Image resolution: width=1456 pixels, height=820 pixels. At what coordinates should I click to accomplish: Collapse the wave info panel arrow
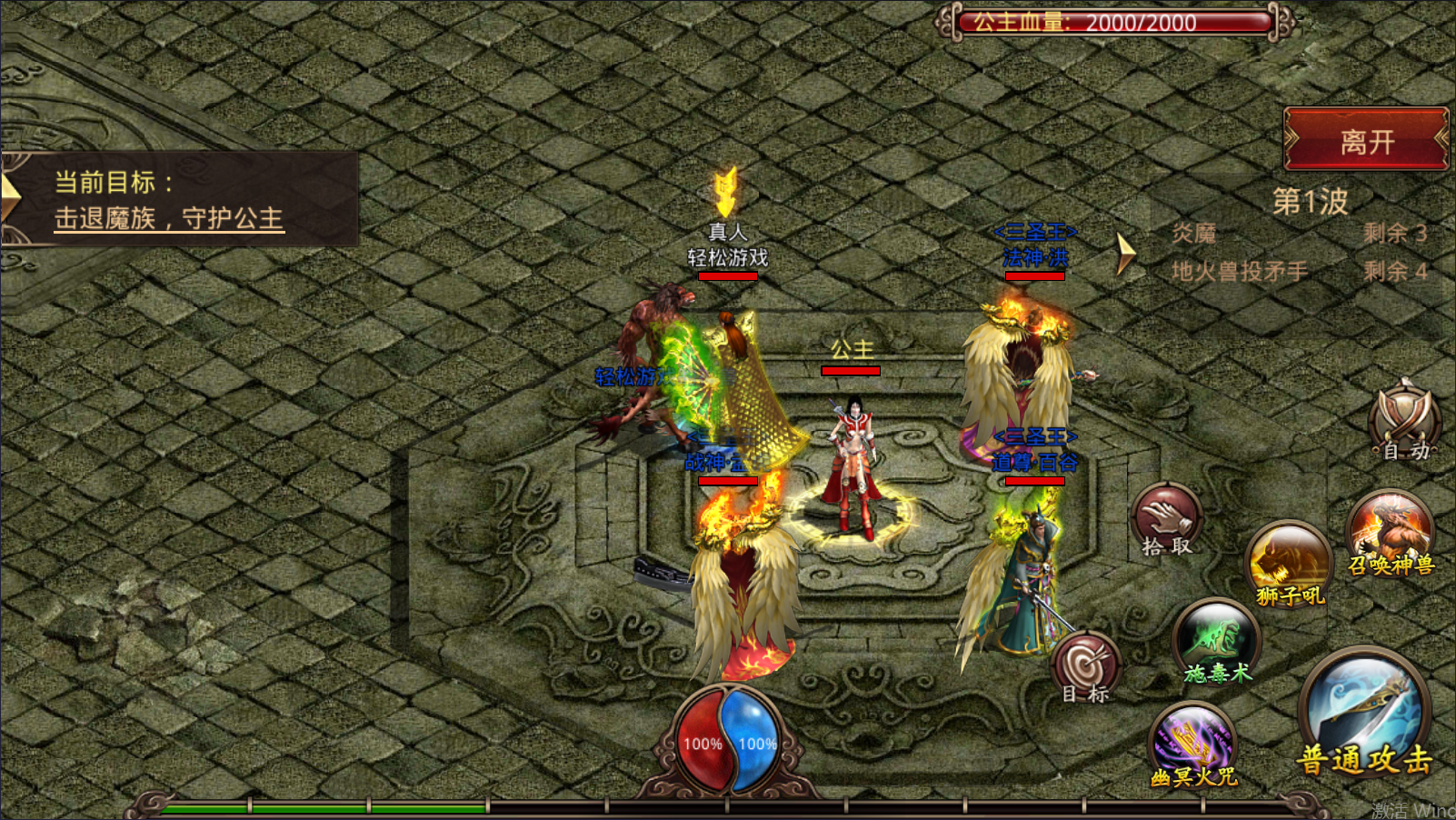click(1126, 253)
